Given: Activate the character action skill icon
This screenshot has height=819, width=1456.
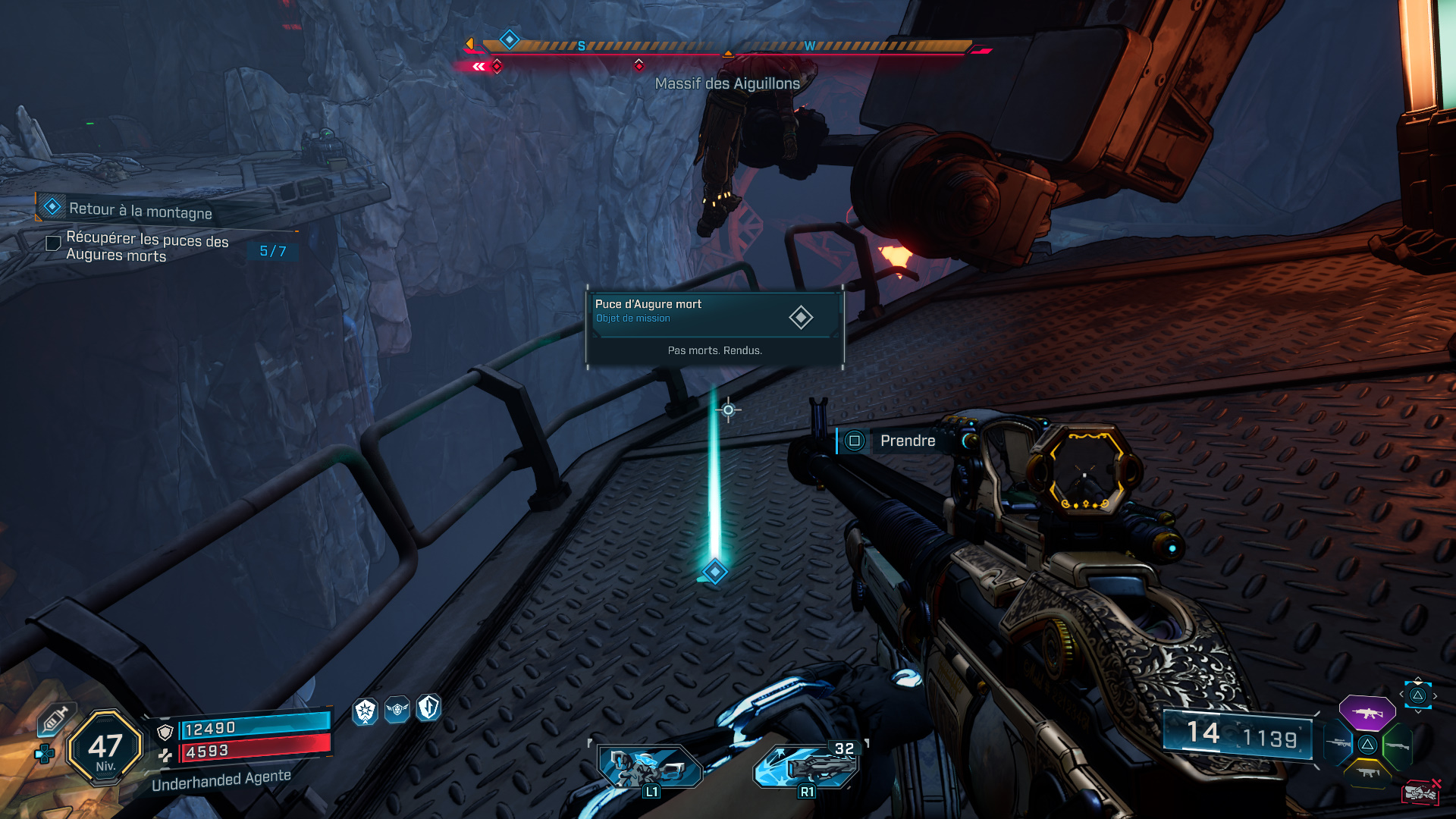Looking at the screenshot, I should tap(650, 766).
